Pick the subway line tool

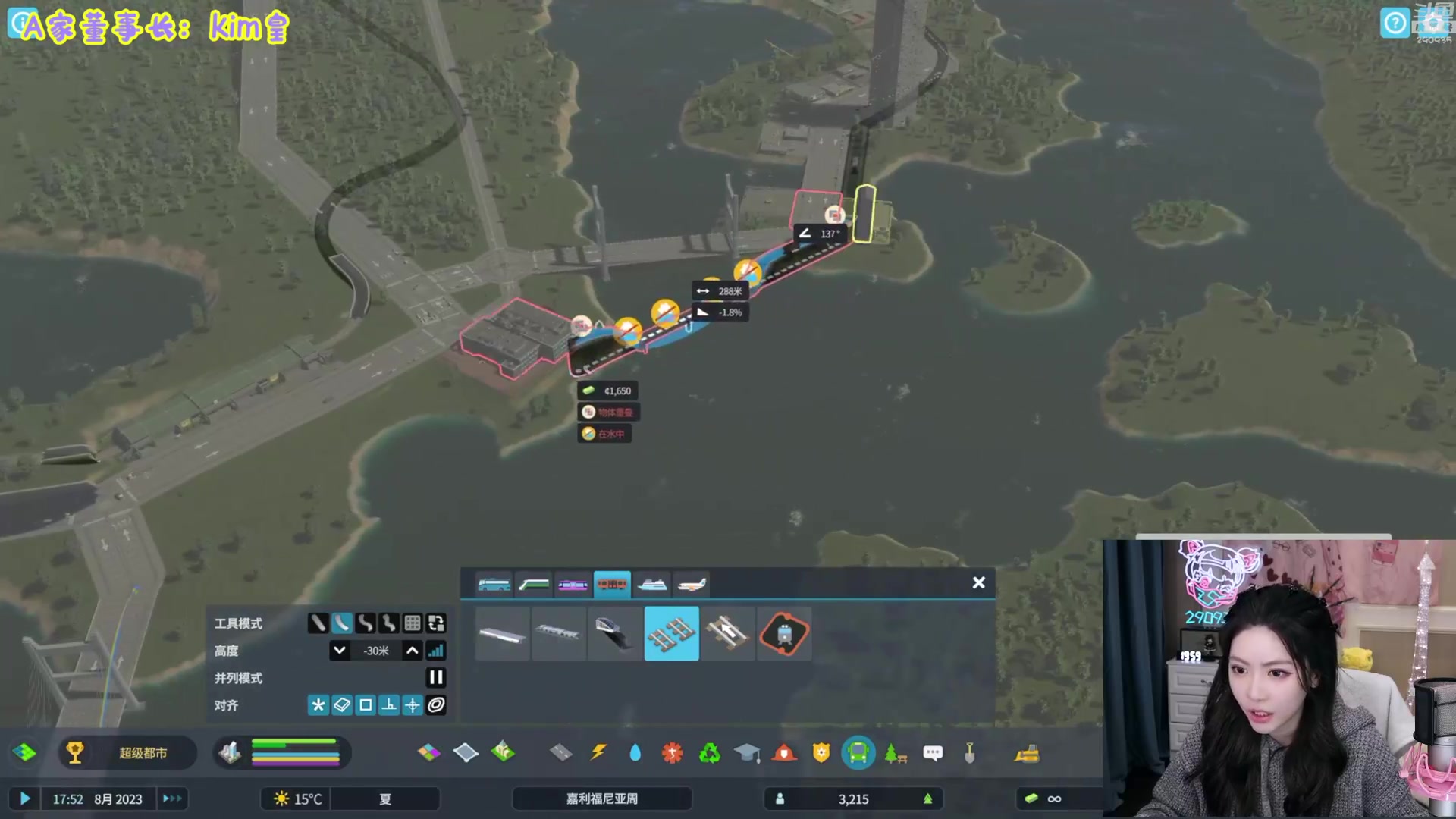[783, 633]
